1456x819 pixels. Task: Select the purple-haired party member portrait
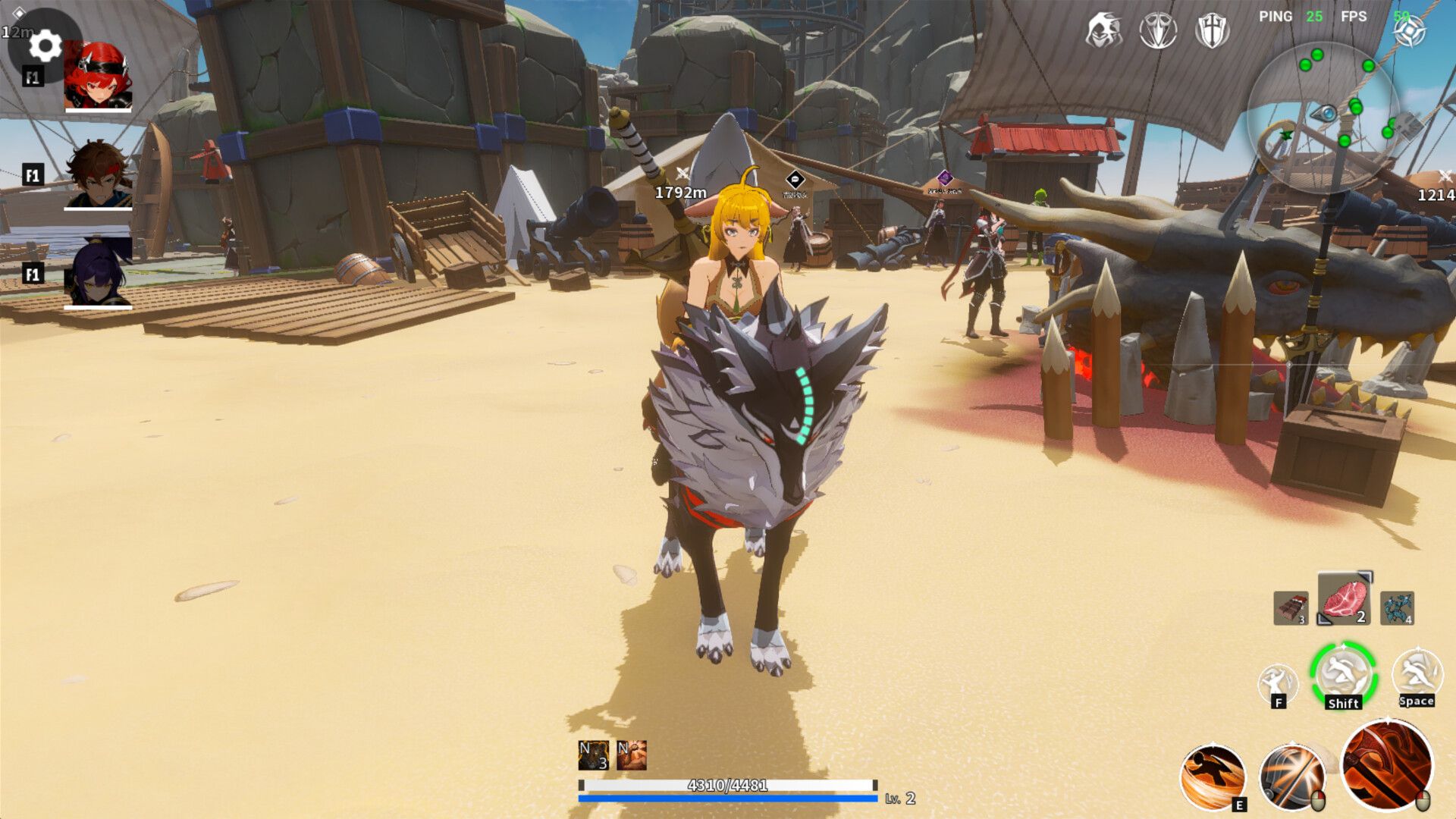(x=98, y=273)
